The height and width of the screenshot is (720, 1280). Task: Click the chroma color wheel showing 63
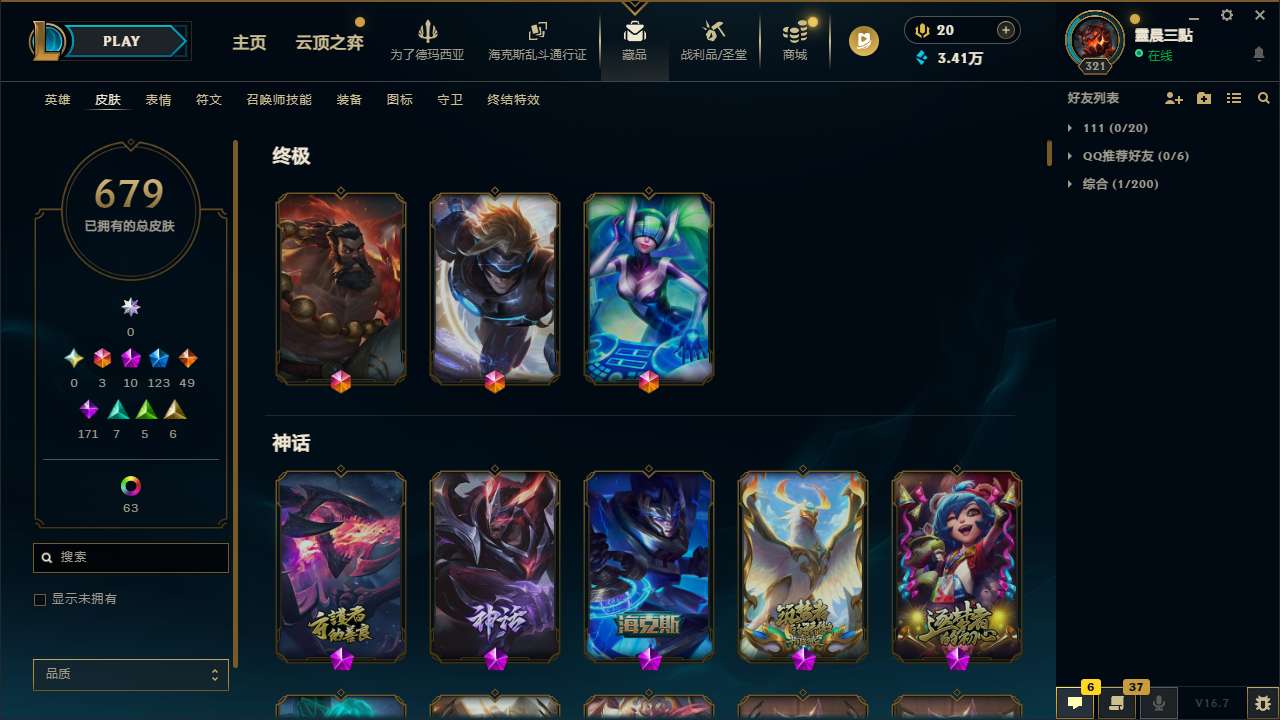[x=130, y=484]
